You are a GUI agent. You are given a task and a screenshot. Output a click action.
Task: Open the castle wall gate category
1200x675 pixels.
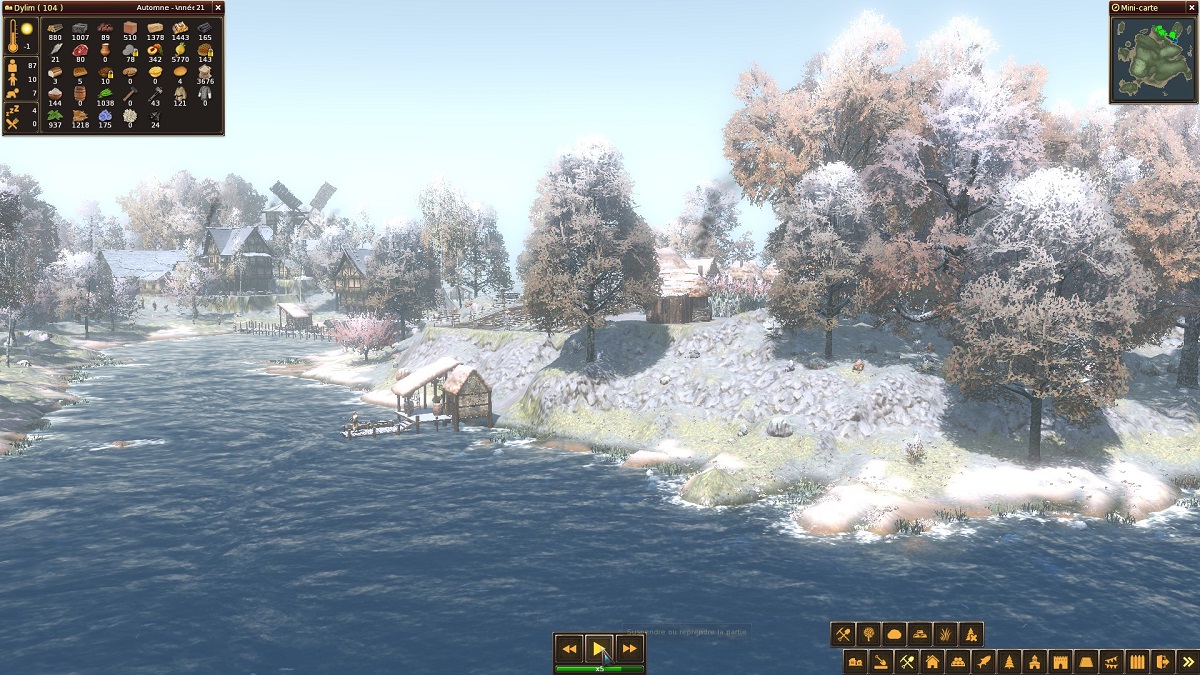[x=1061, y=662]
